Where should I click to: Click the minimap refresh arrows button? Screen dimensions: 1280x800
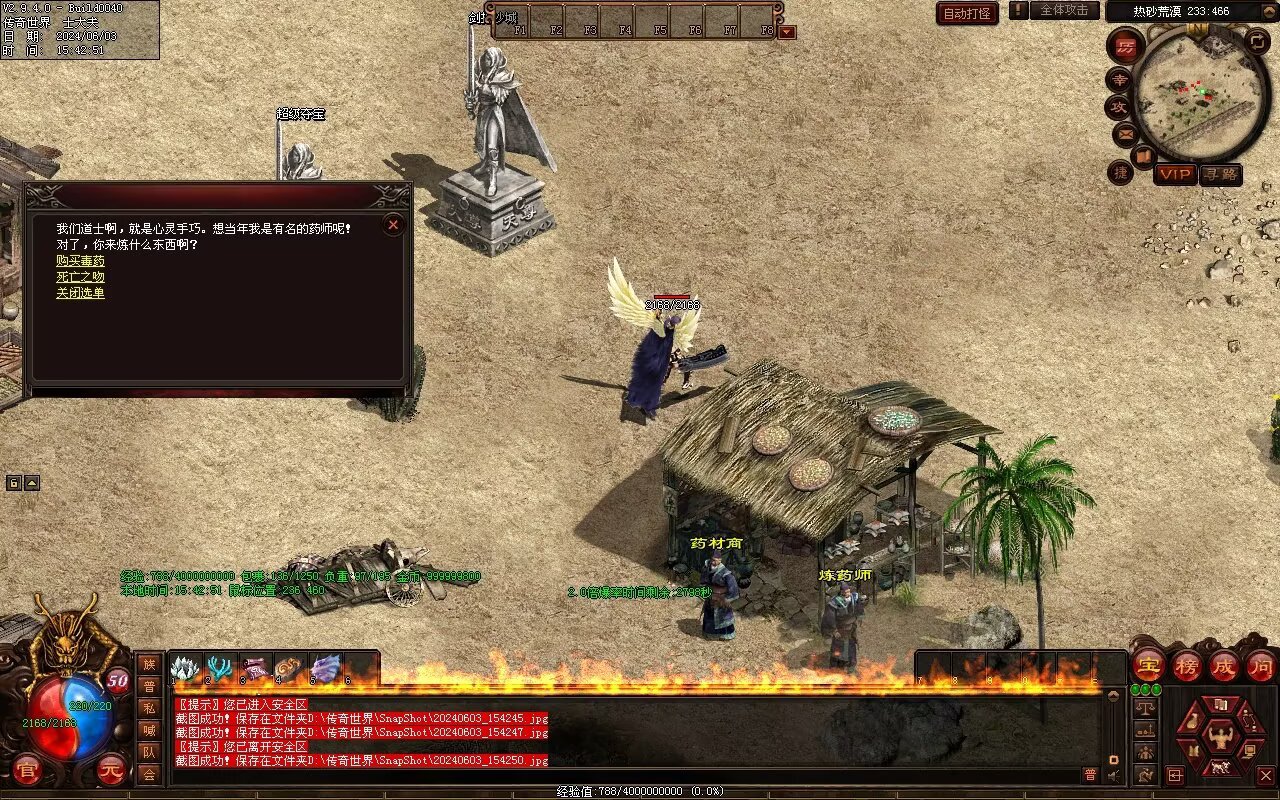pos(1257,42)
